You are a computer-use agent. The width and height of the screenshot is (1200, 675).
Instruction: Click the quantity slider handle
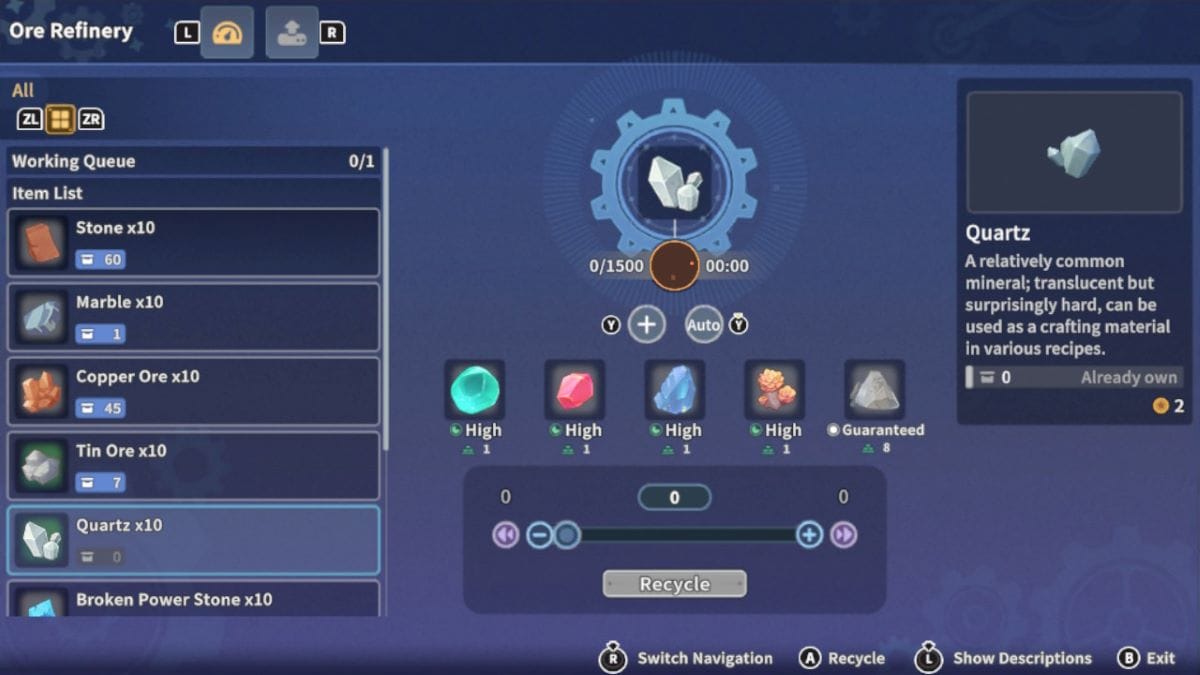(567, 535)
